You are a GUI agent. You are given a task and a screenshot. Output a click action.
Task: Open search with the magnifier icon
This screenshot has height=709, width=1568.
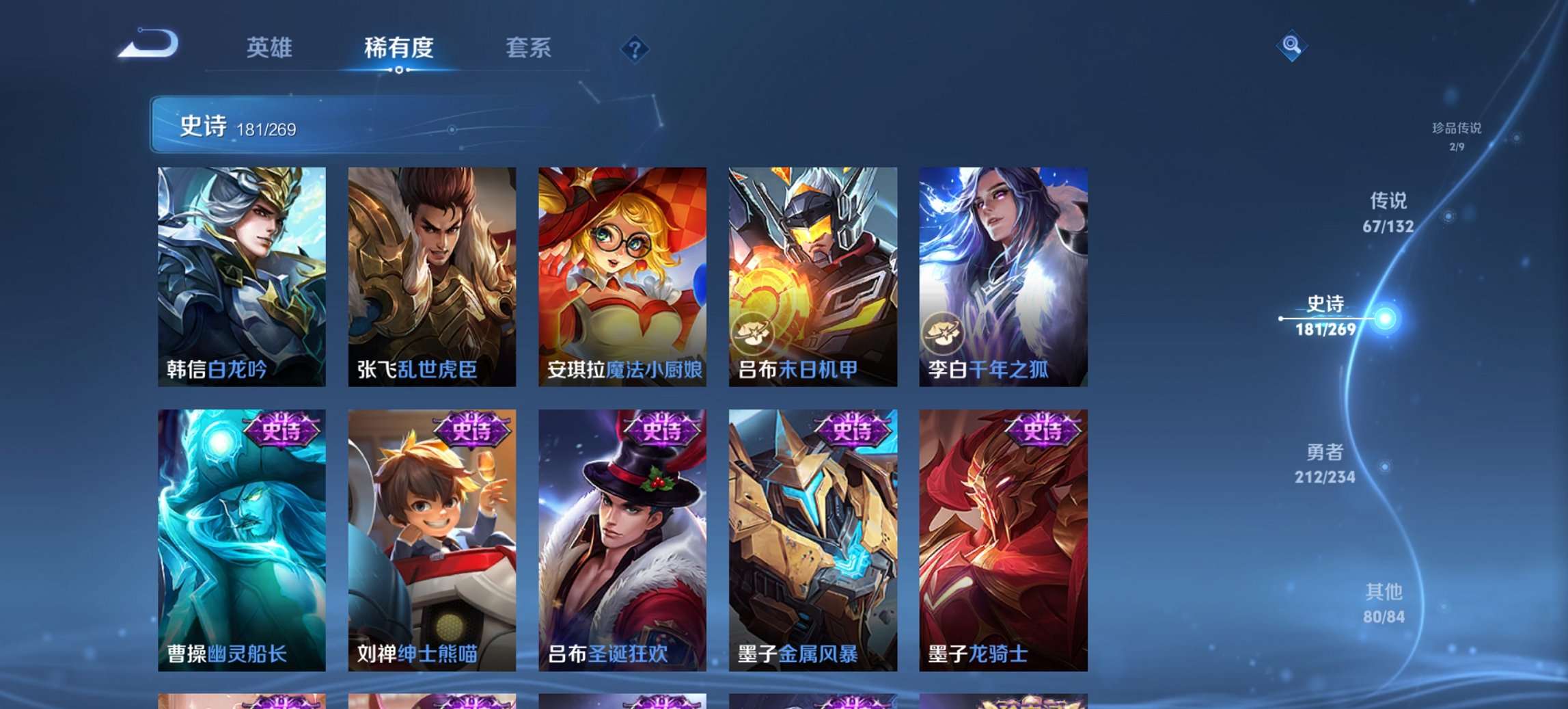pos(1291,46)
